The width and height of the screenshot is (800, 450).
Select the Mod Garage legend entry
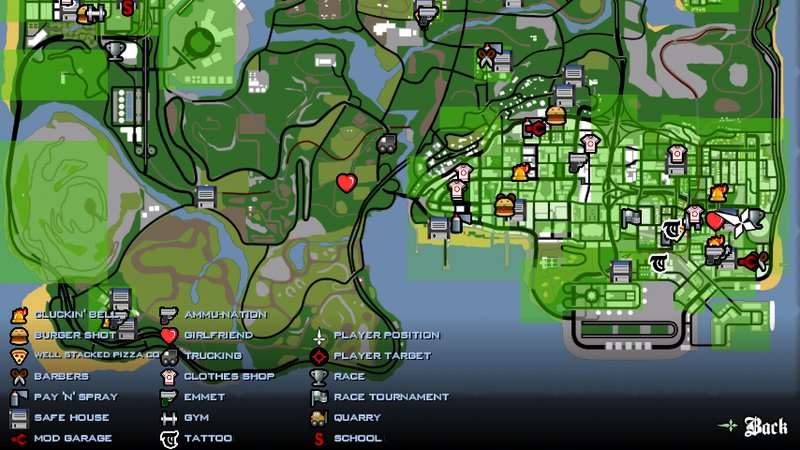pos(72,438)
